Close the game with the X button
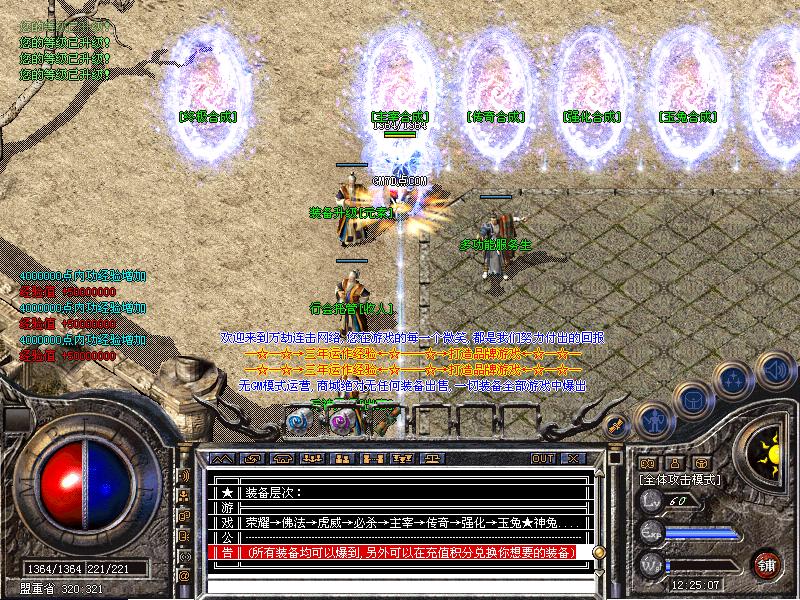Image resolution: width=800 pixels, height=600 pixels. (x=573, y=458)
